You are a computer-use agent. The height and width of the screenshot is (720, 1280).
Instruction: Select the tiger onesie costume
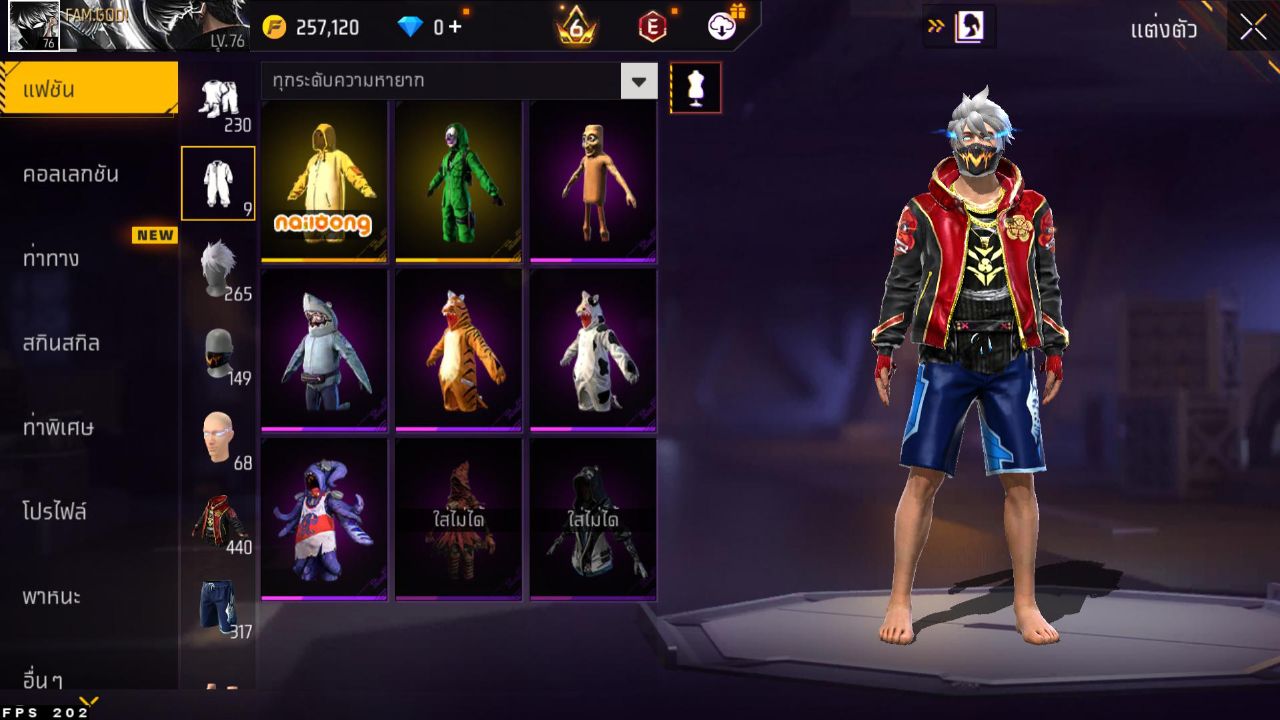coord(458,350)
